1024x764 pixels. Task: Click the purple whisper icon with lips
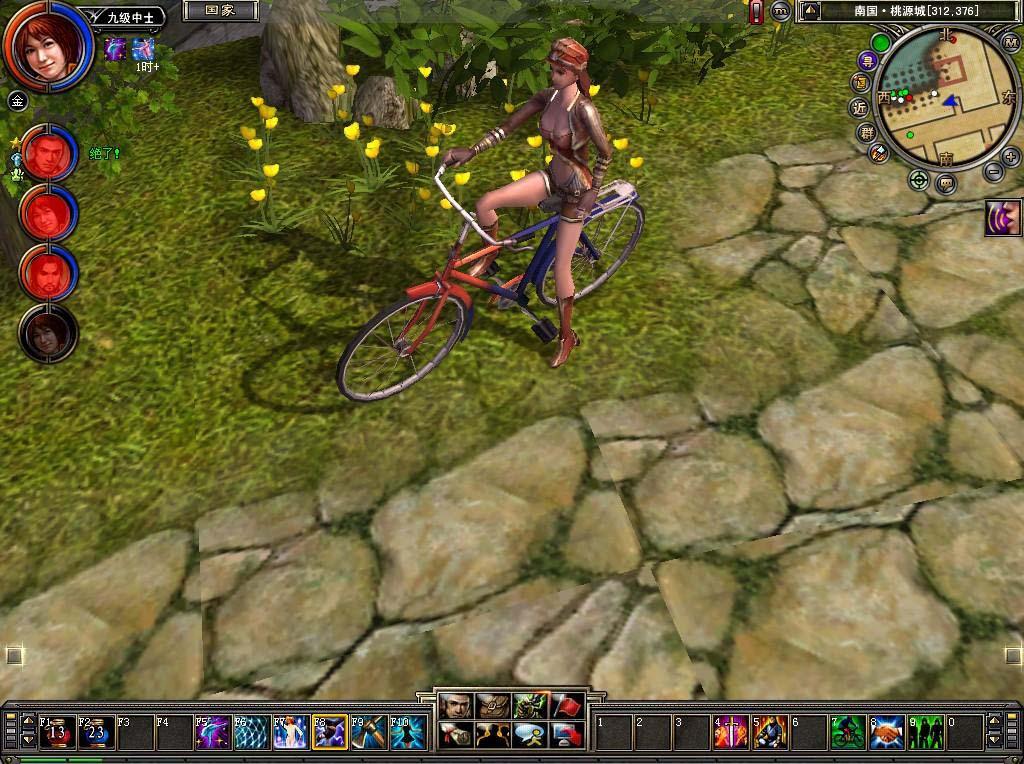point(1002,218)
